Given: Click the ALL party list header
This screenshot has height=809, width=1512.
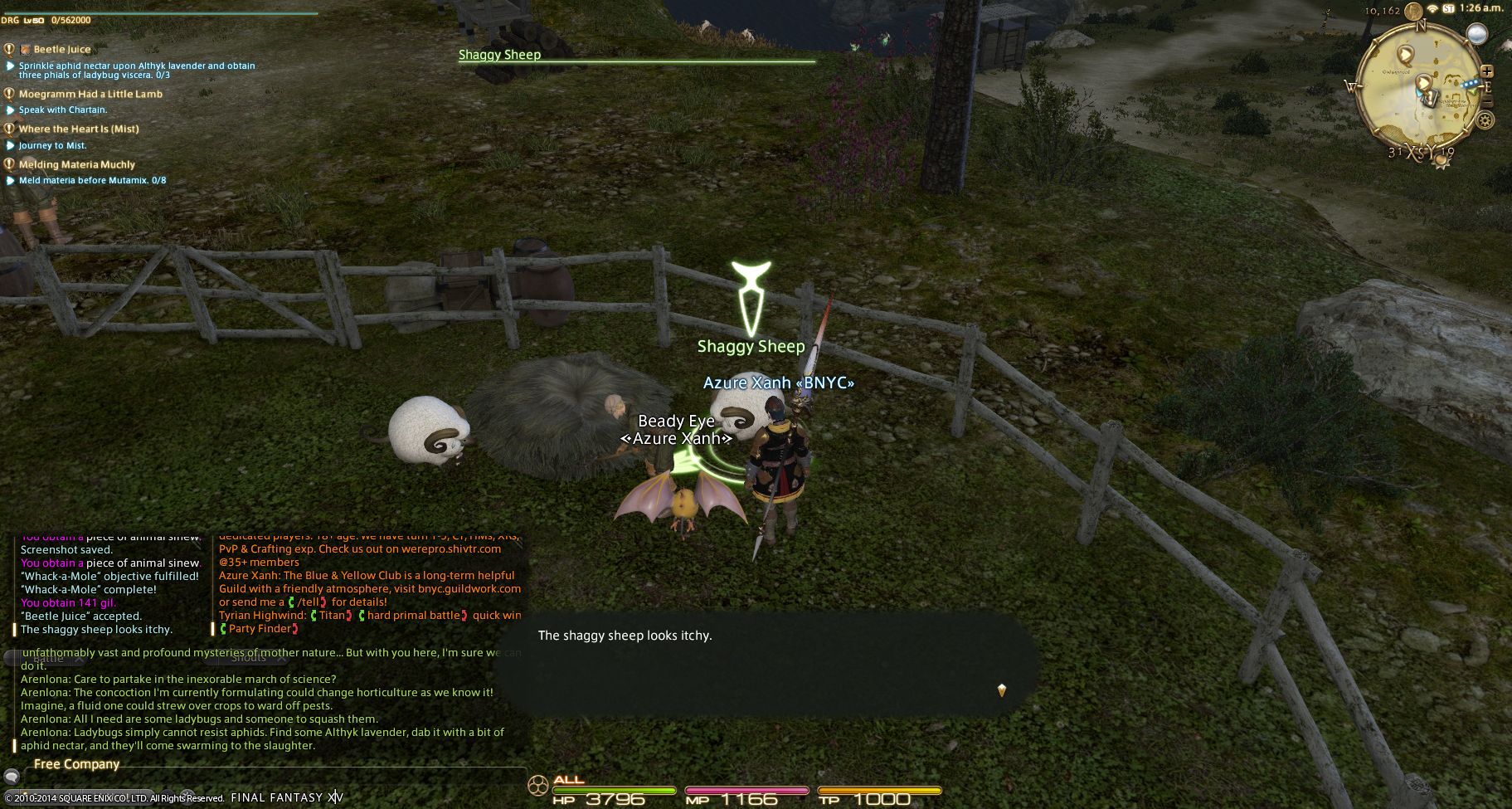Looking at the screenshot, I should (569, 780).
